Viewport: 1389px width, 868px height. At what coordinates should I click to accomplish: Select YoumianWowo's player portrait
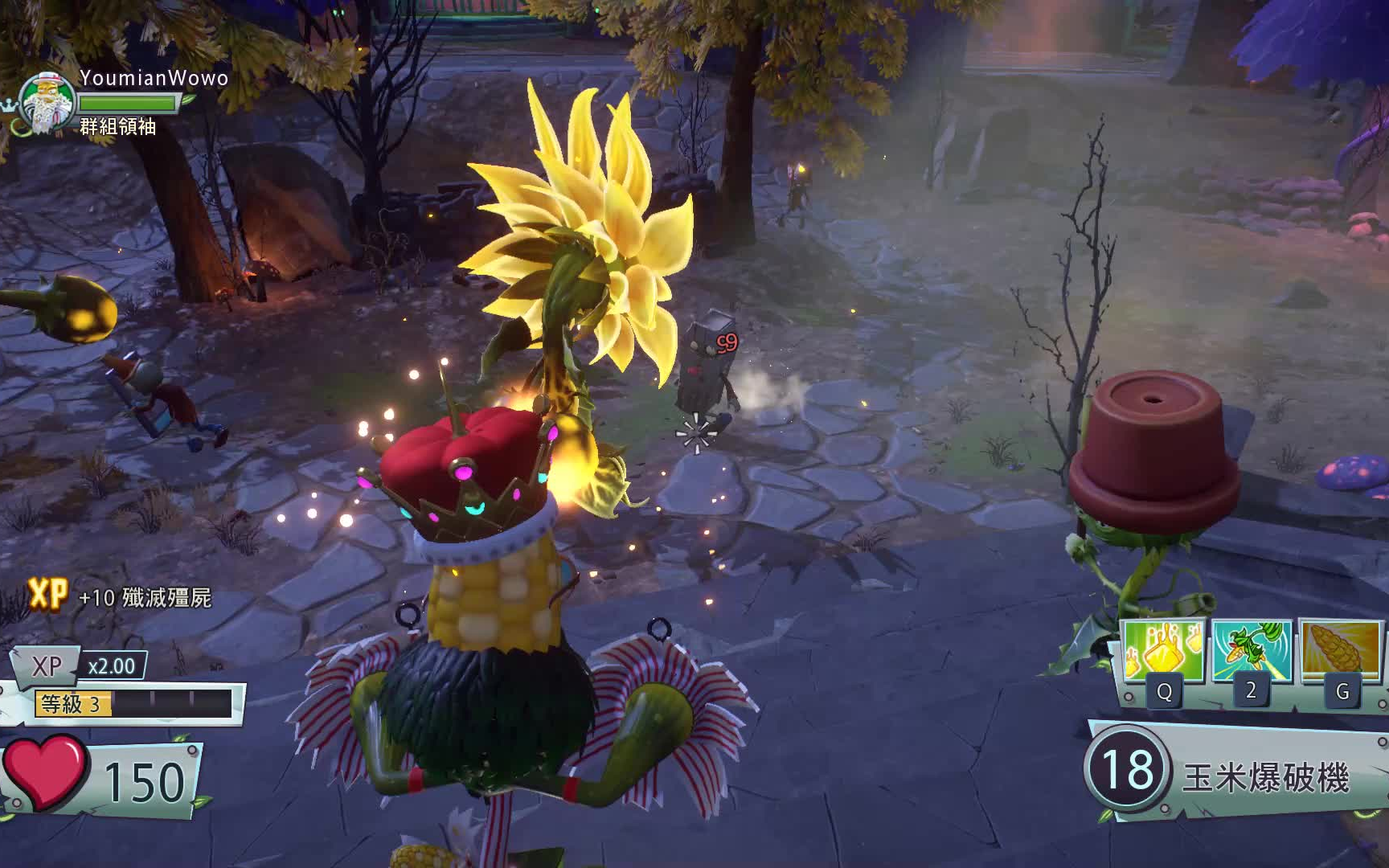click(x=47, y=102)
